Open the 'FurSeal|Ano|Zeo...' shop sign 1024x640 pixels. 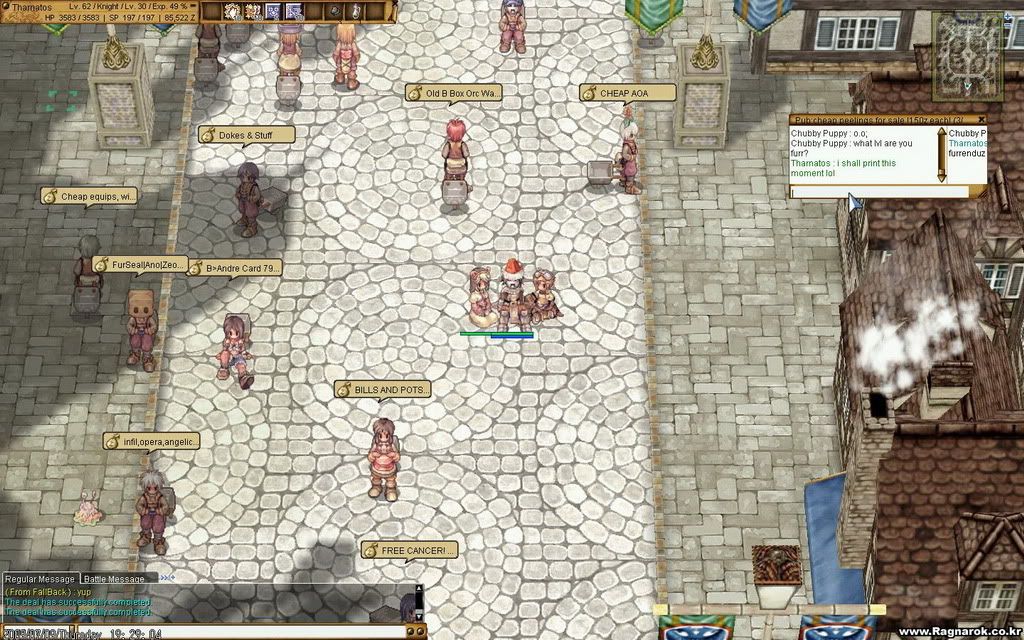140,265
